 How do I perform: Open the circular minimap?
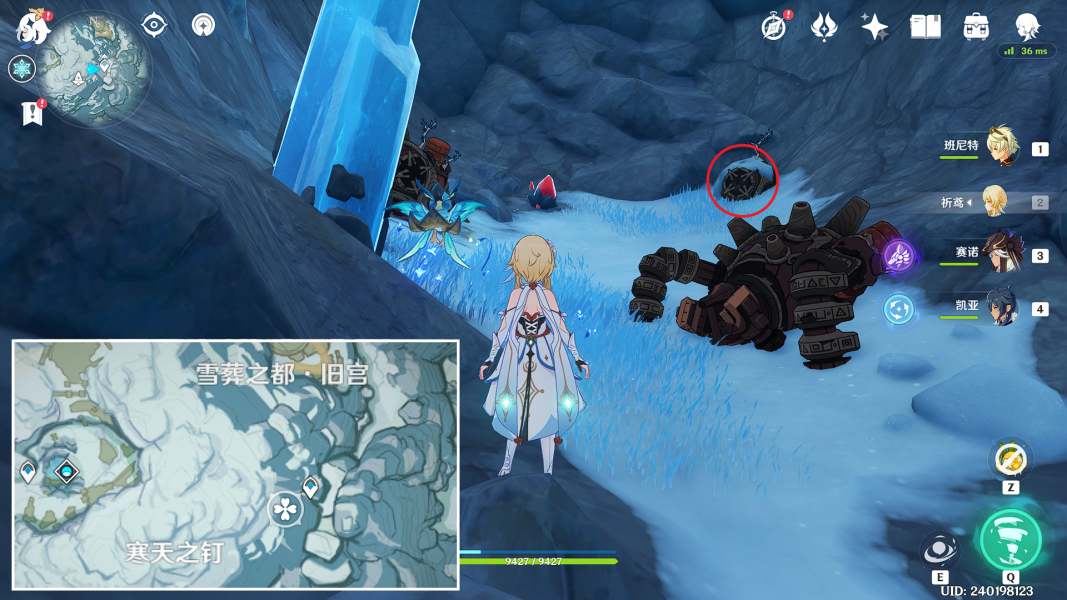(x=98, y=69)
